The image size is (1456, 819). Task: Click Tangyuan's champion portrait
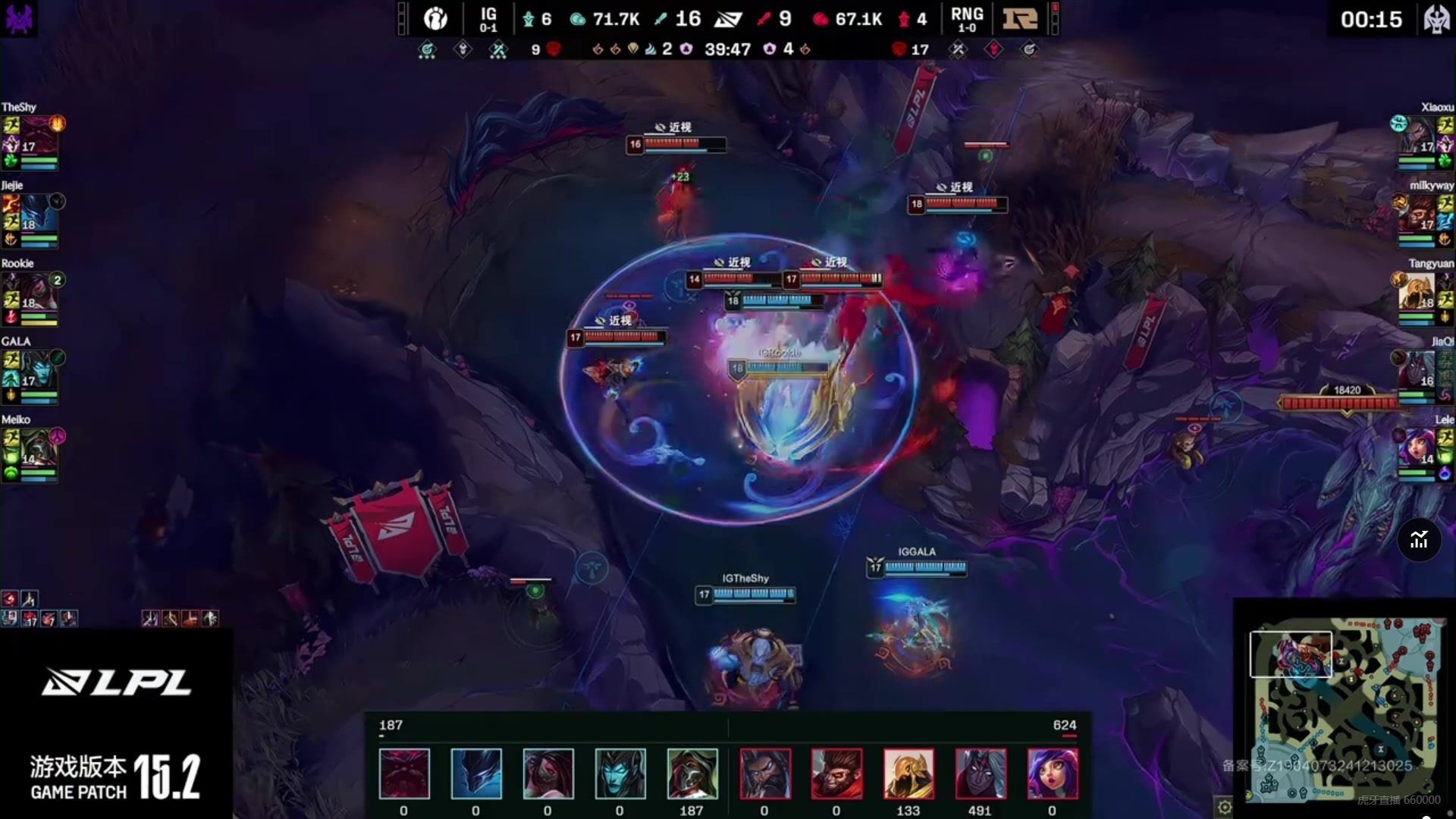pos(1417,291)
